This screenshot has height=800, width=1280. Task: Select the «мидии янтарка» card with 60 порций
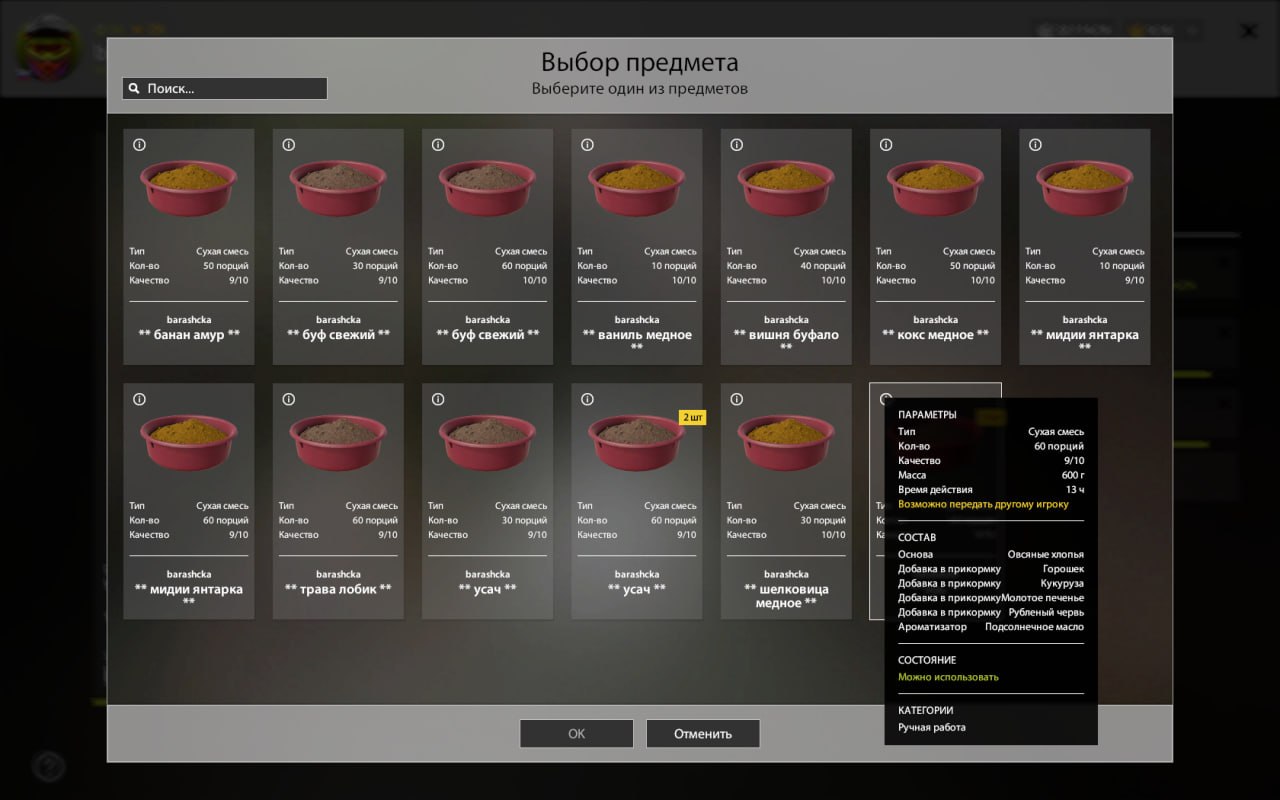189,500
